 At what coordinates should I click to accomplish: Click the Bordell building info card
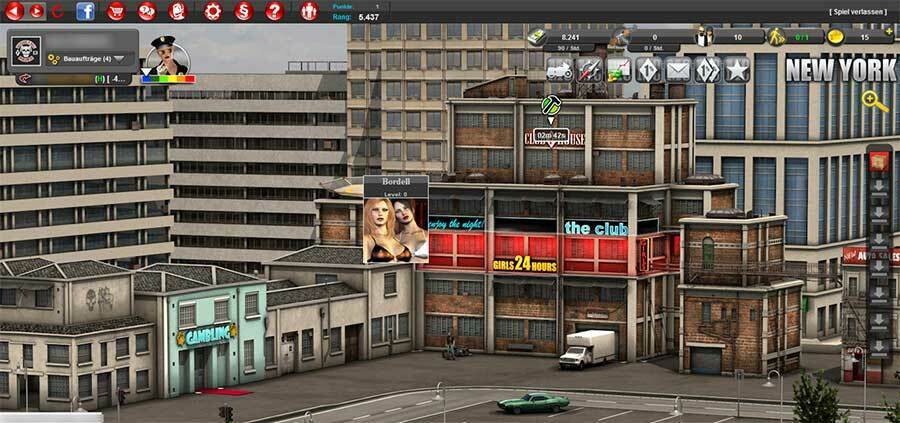pos(396,220)
